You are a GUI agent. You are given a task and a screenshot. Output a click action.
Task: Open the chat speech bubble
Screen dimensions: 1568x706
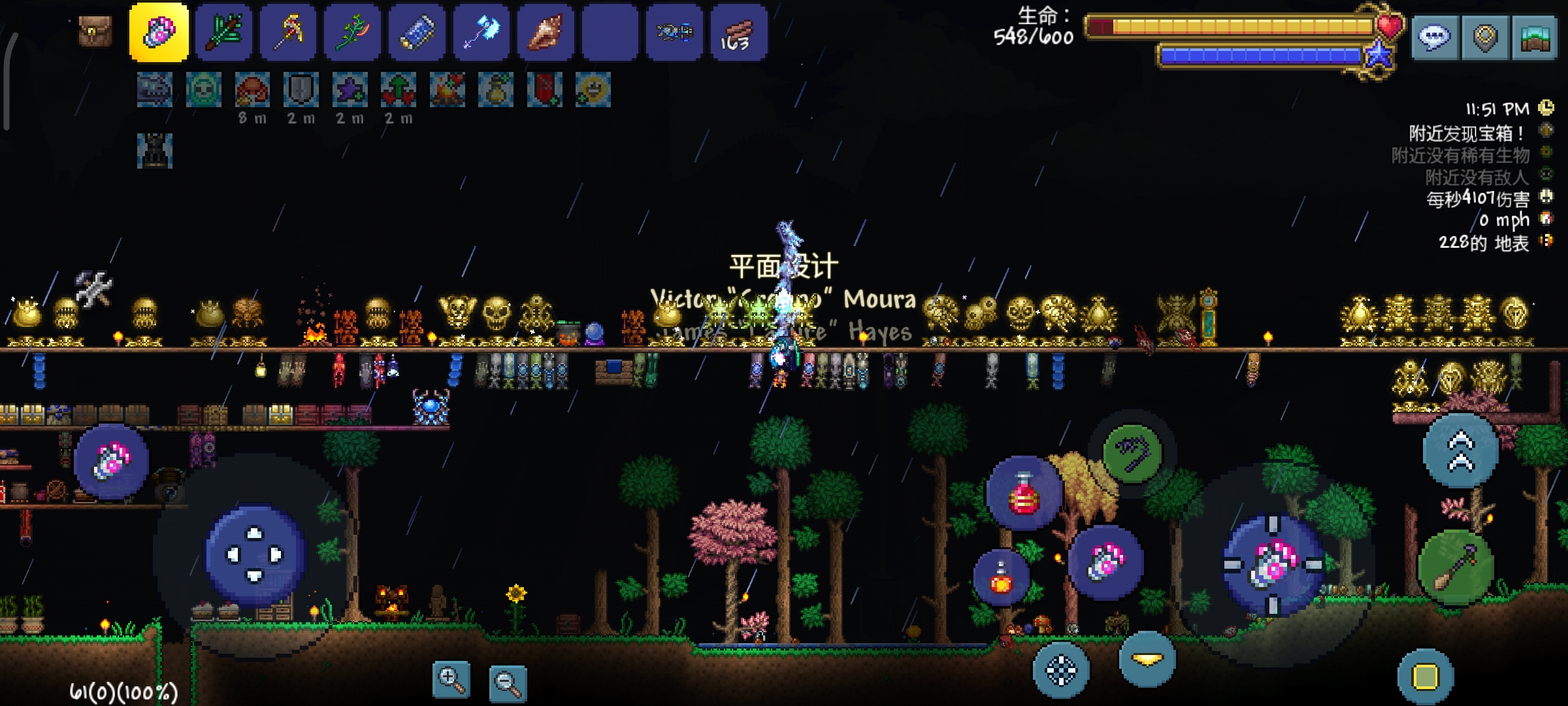1434,38
